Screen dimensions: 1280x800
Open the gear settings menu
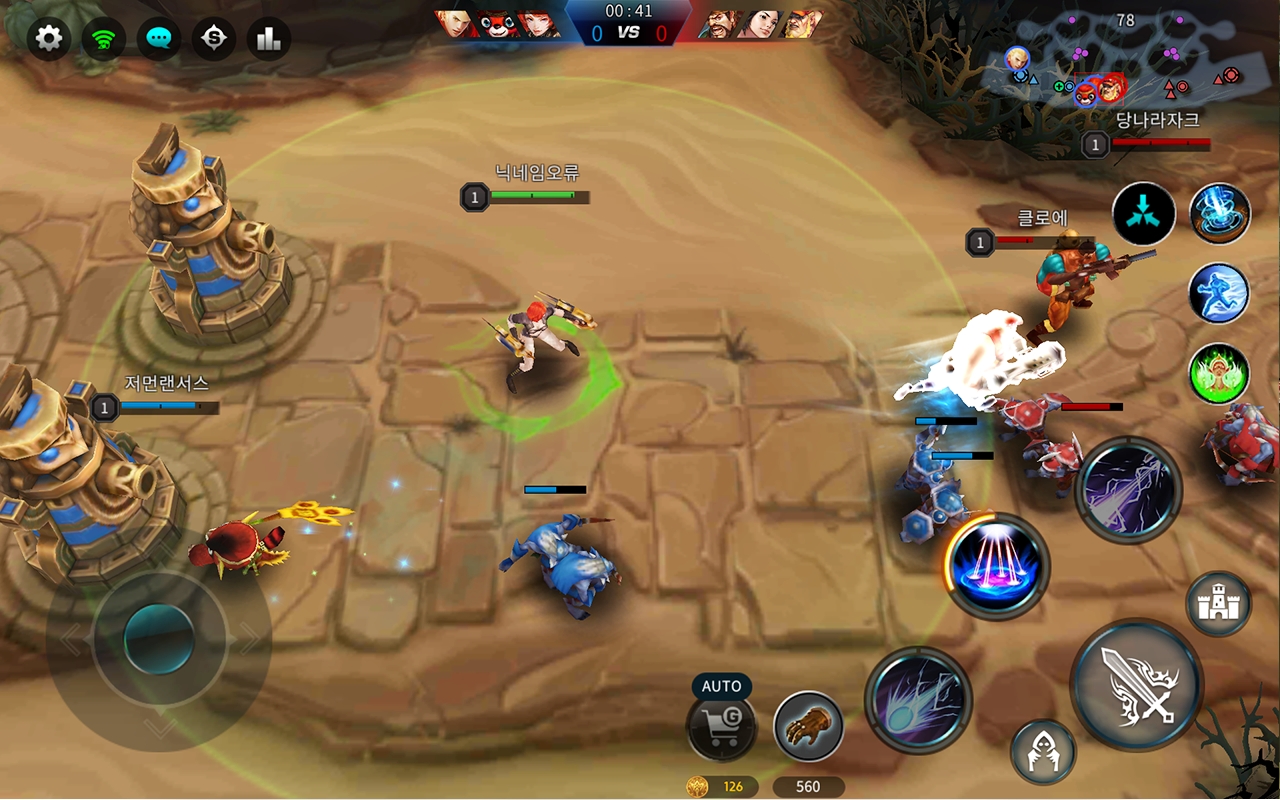48,39
